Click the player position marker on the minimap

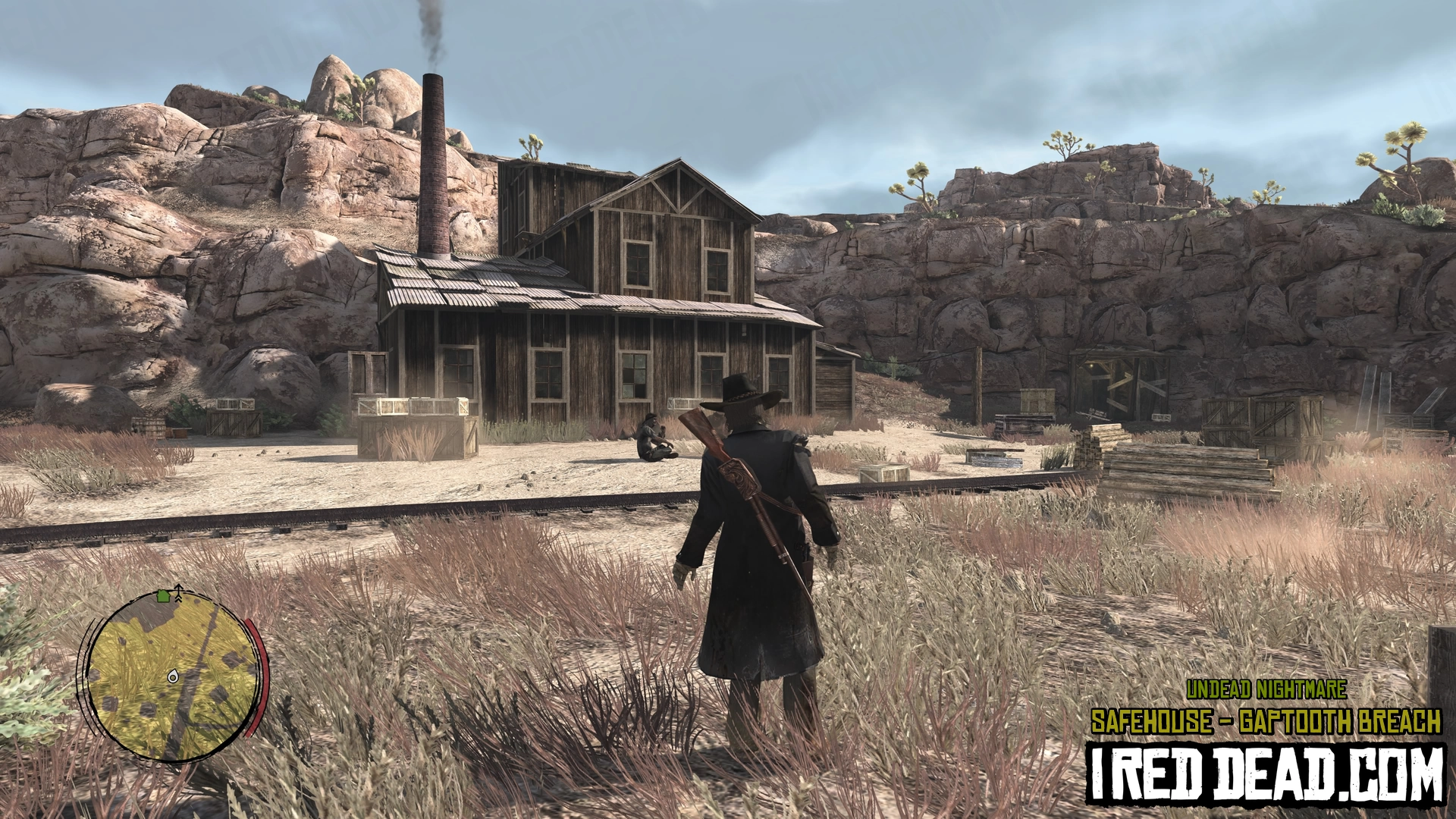pyautogui.click(x=173, y=676)
